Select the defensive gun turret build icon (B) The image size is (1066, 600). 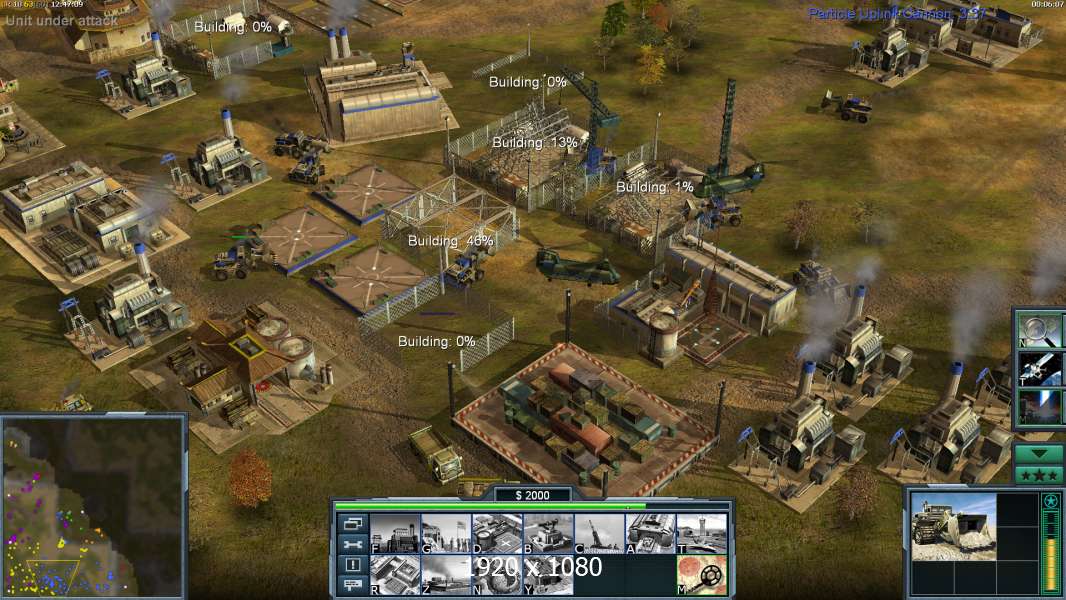[548, 534]
